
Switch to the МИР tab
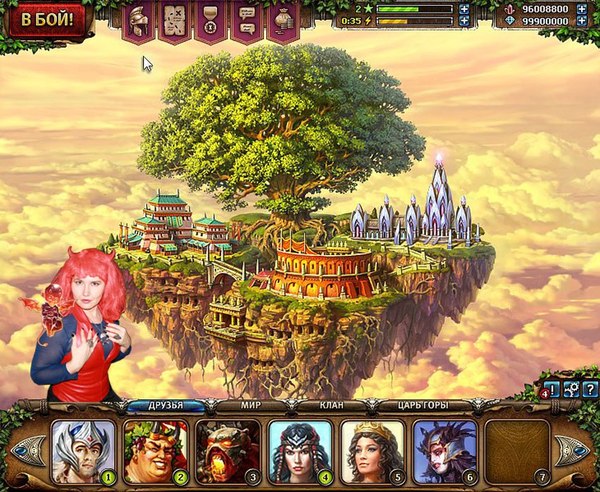coord(251,407)
